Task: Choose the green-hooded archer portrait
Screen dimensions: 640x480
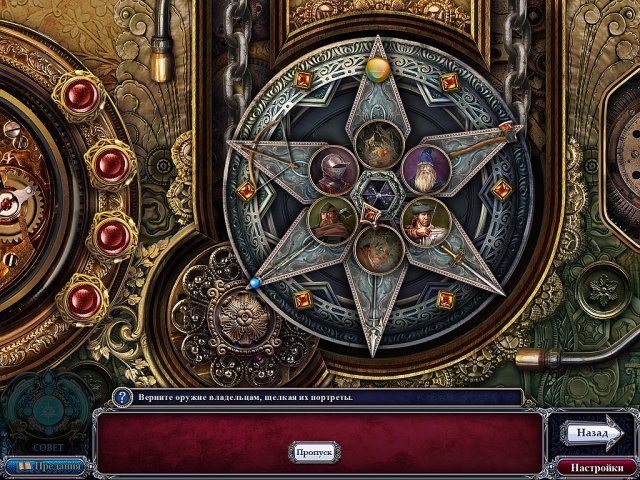Action: (333, 221)
